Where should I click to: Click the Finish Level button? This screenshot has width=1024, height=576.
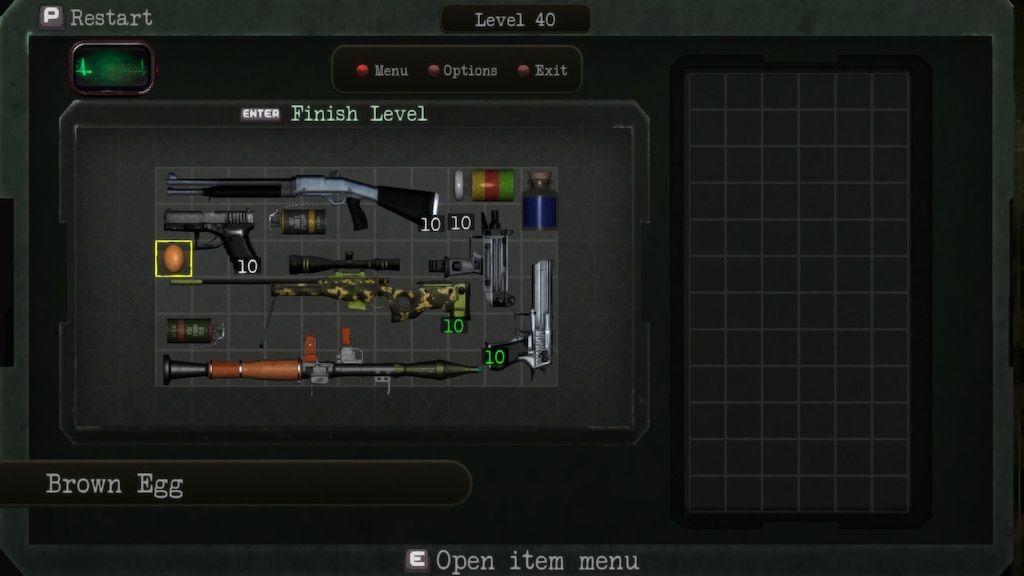pyautogui.click(x=335, y=114)
